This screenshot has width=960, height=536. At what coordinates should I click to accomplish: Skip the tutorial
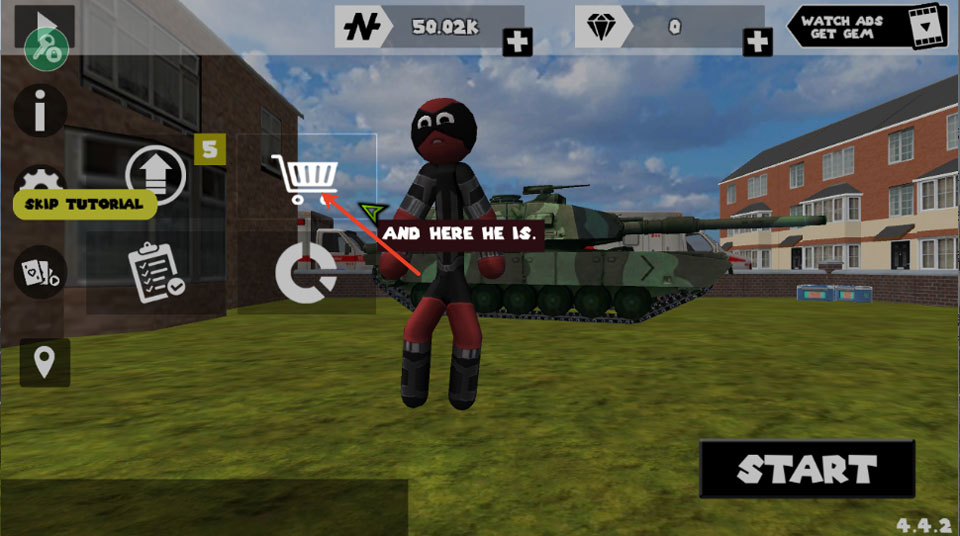tap(85, 204)
